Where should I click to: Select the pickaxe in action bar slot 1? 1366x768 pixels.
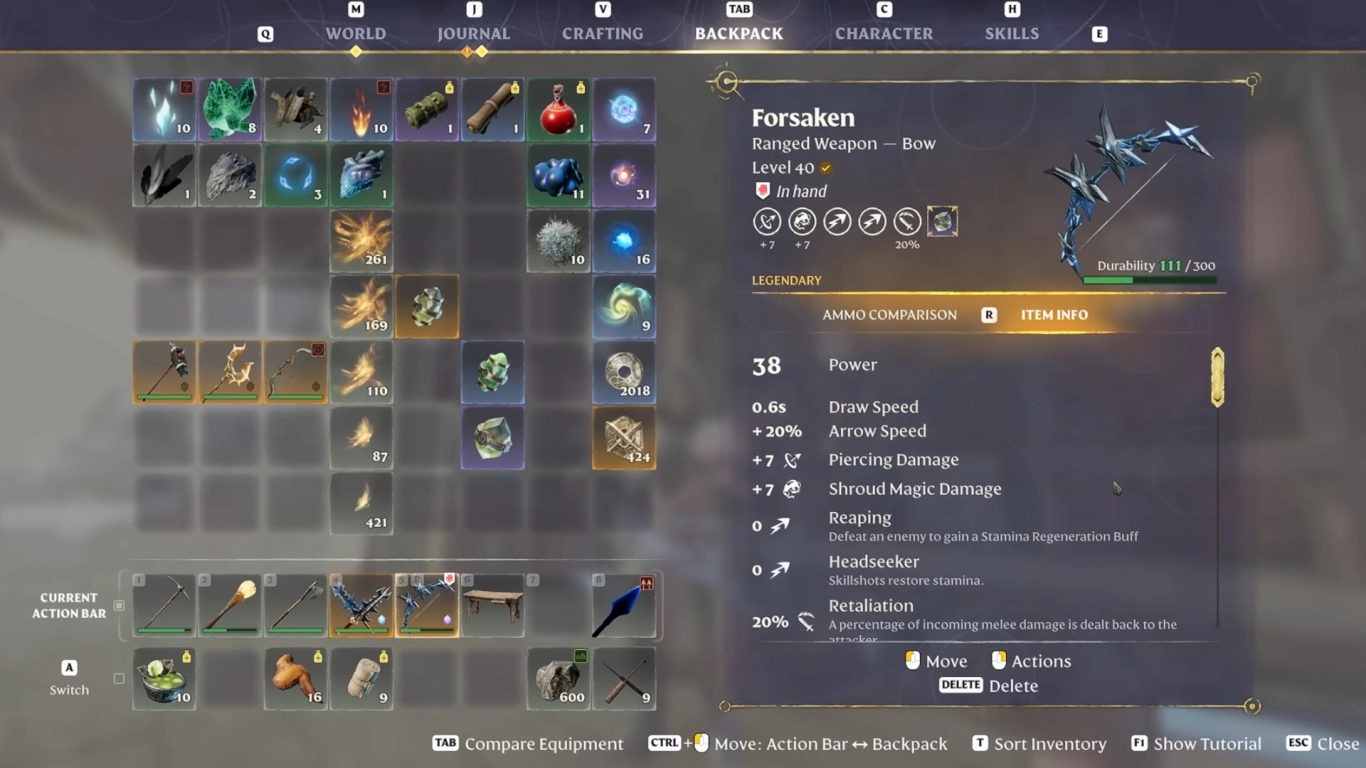(x=163, y=605)
